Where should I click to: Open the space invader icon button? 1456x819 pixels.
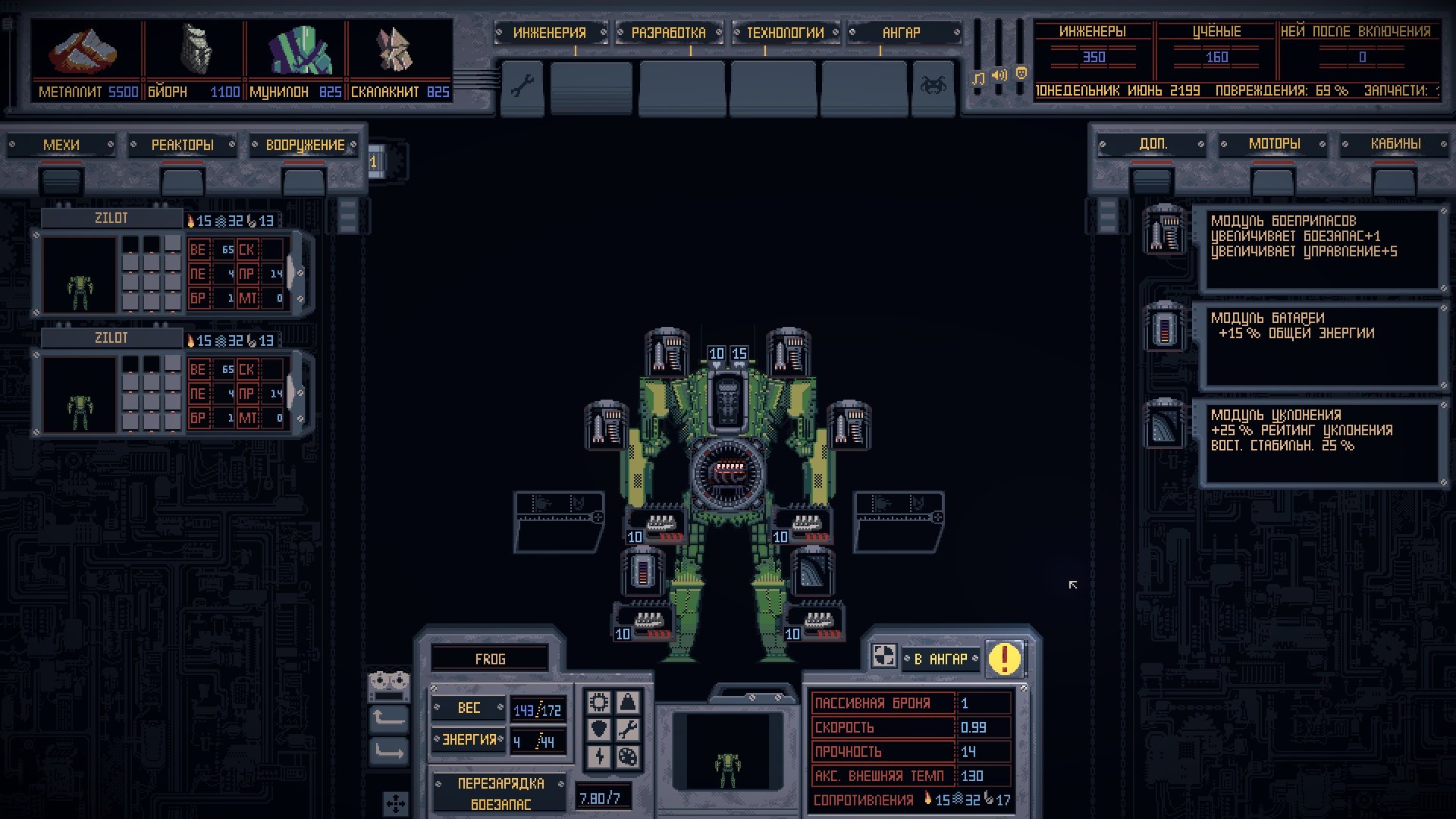coord(933,86)
